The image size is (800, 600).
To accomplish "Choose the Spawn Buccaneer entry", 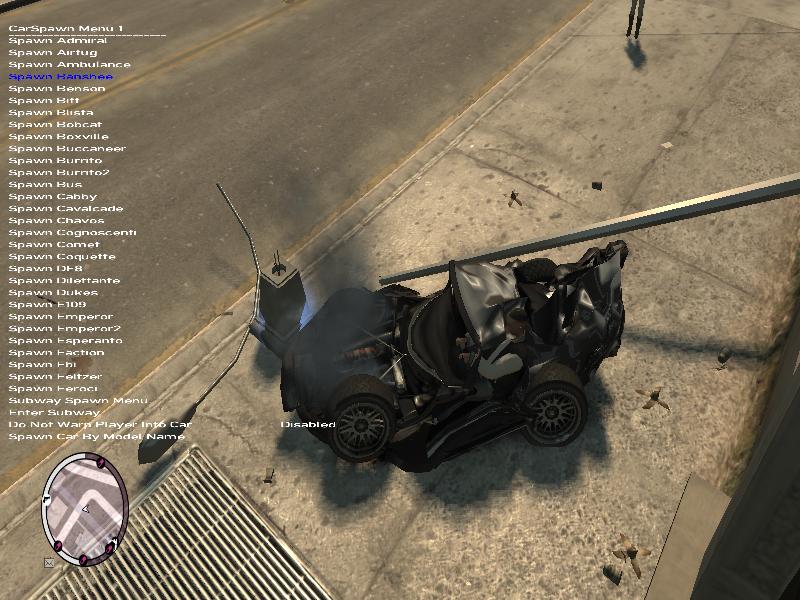I will 67,149.
